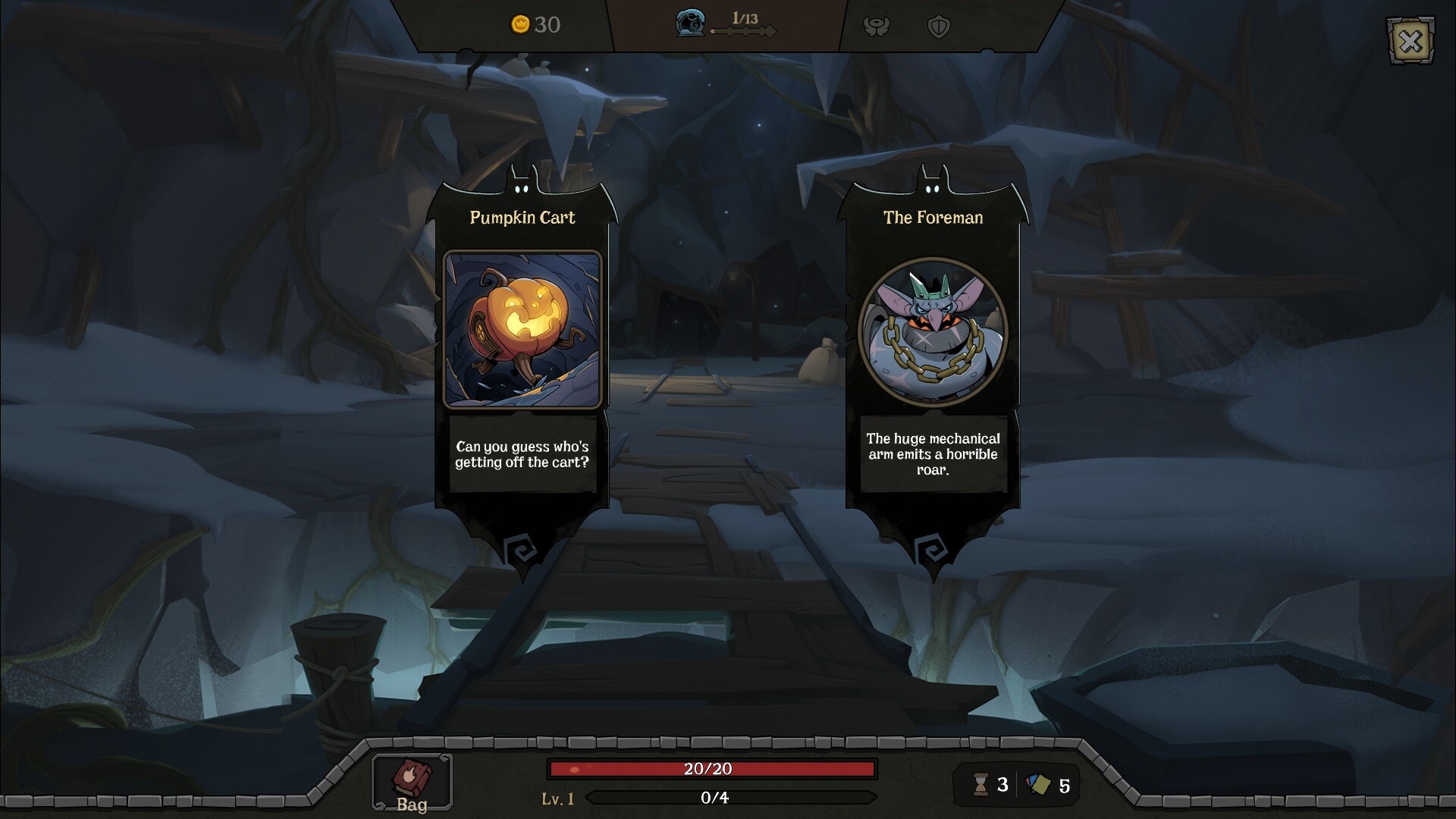Image resolution: width=1456 pixels, height=819 pixels.
Task: Click the dungeon portal progress icon
Action: coord(689,24)
